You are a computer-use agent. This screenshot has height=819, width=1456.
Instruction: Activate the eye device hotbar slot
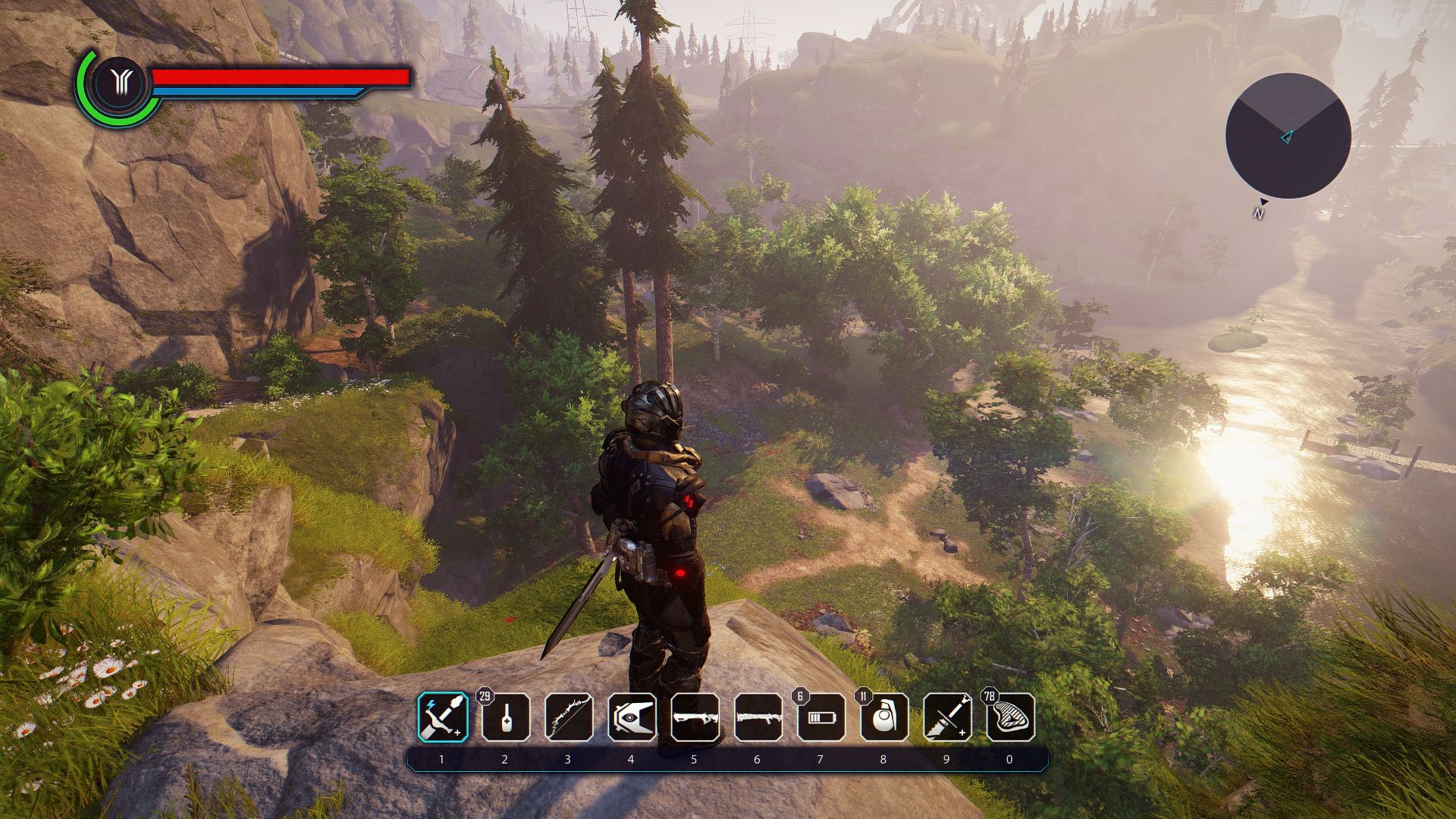point(632,717)
